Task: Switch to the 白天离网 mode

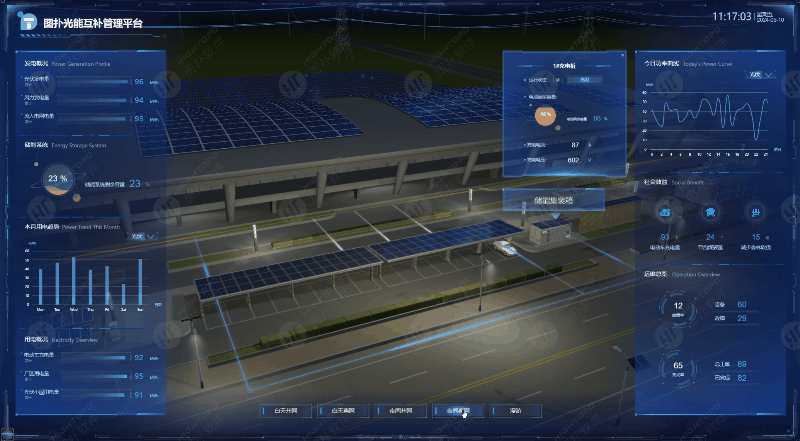Action: (344, 410)
